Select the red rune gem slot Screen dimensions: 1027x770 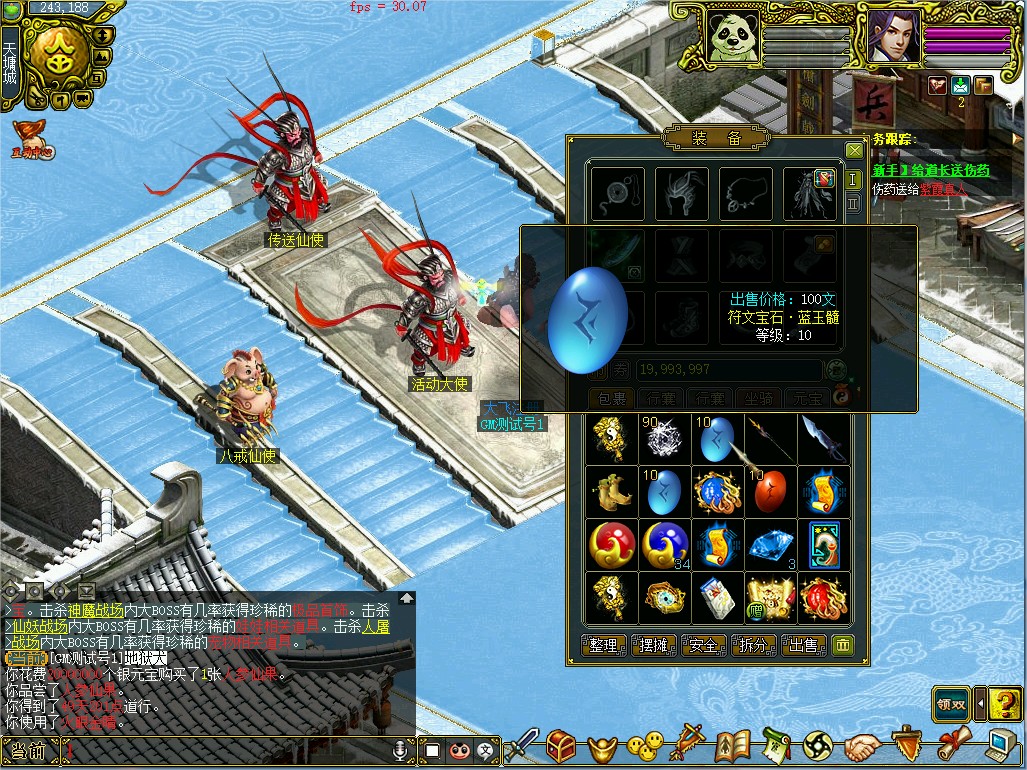(771, 492)
